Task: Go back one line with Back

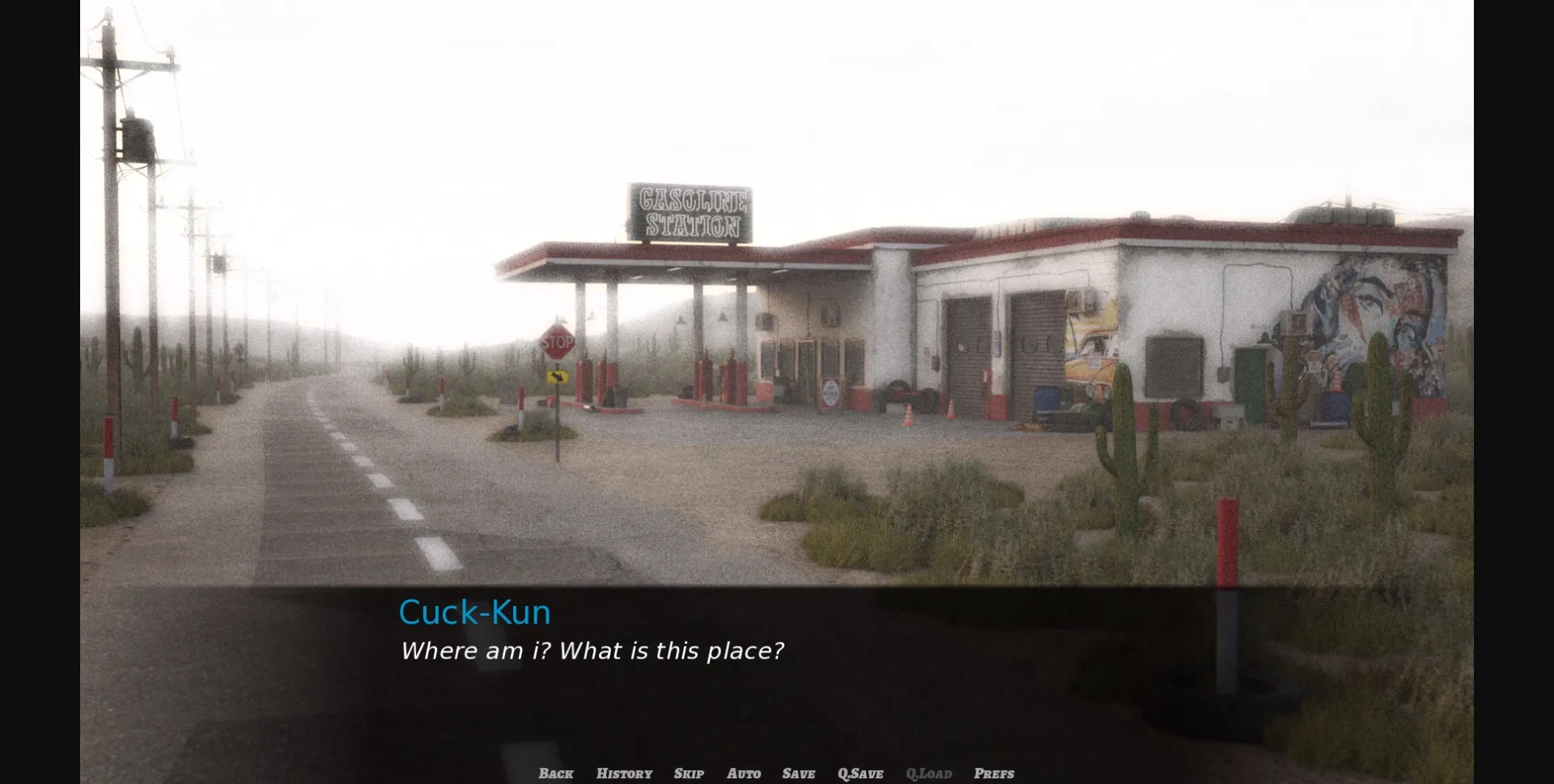Action: coord(556,773)
